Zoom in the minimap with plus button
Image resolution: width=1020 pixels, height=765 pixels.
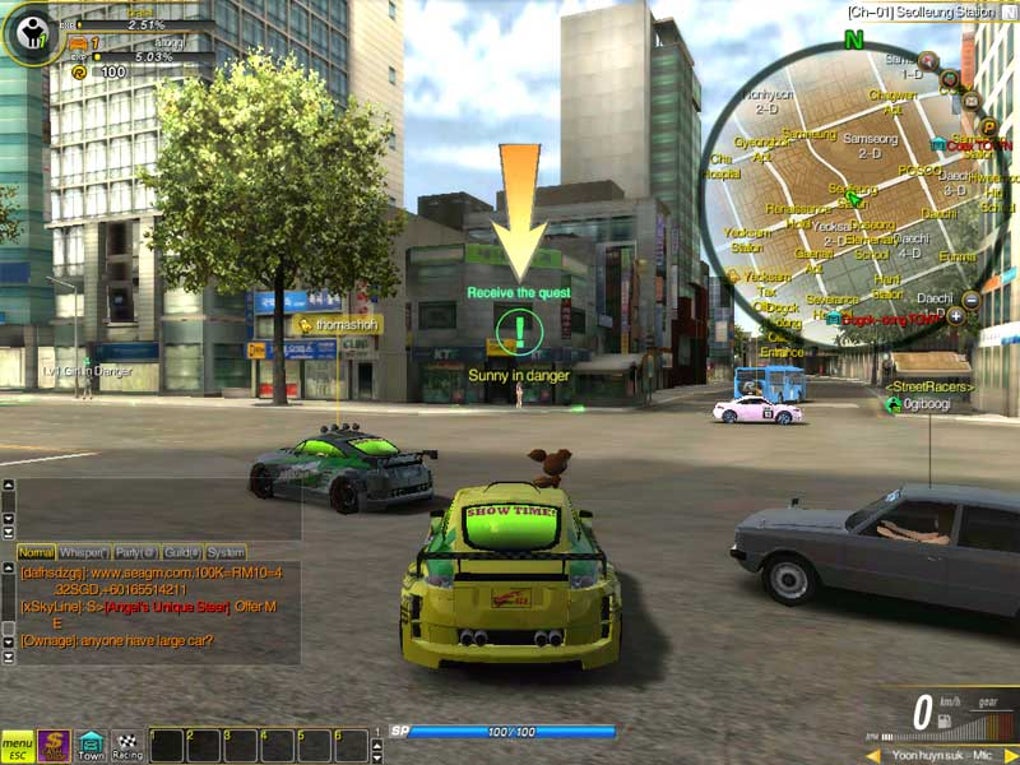pyautogui.click(x=956, y=316)
